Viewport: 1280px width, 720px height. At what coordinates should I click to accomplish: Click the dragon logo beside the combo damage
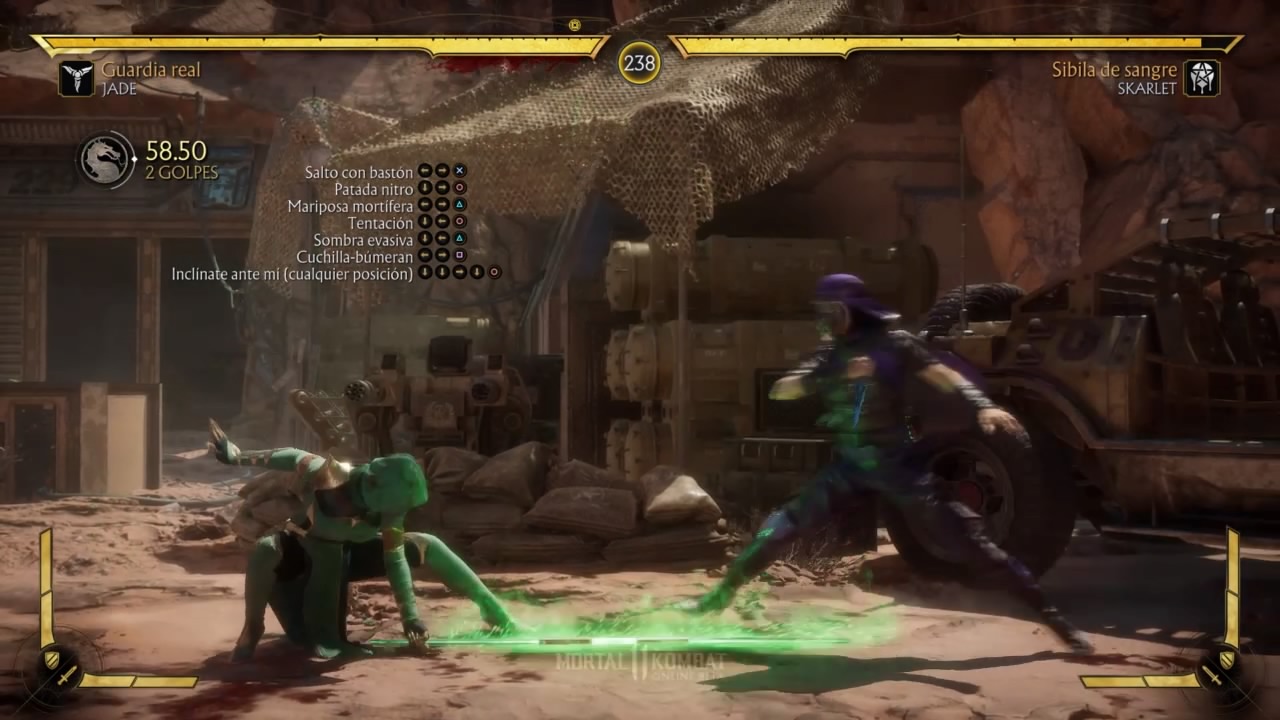point(106,159)
